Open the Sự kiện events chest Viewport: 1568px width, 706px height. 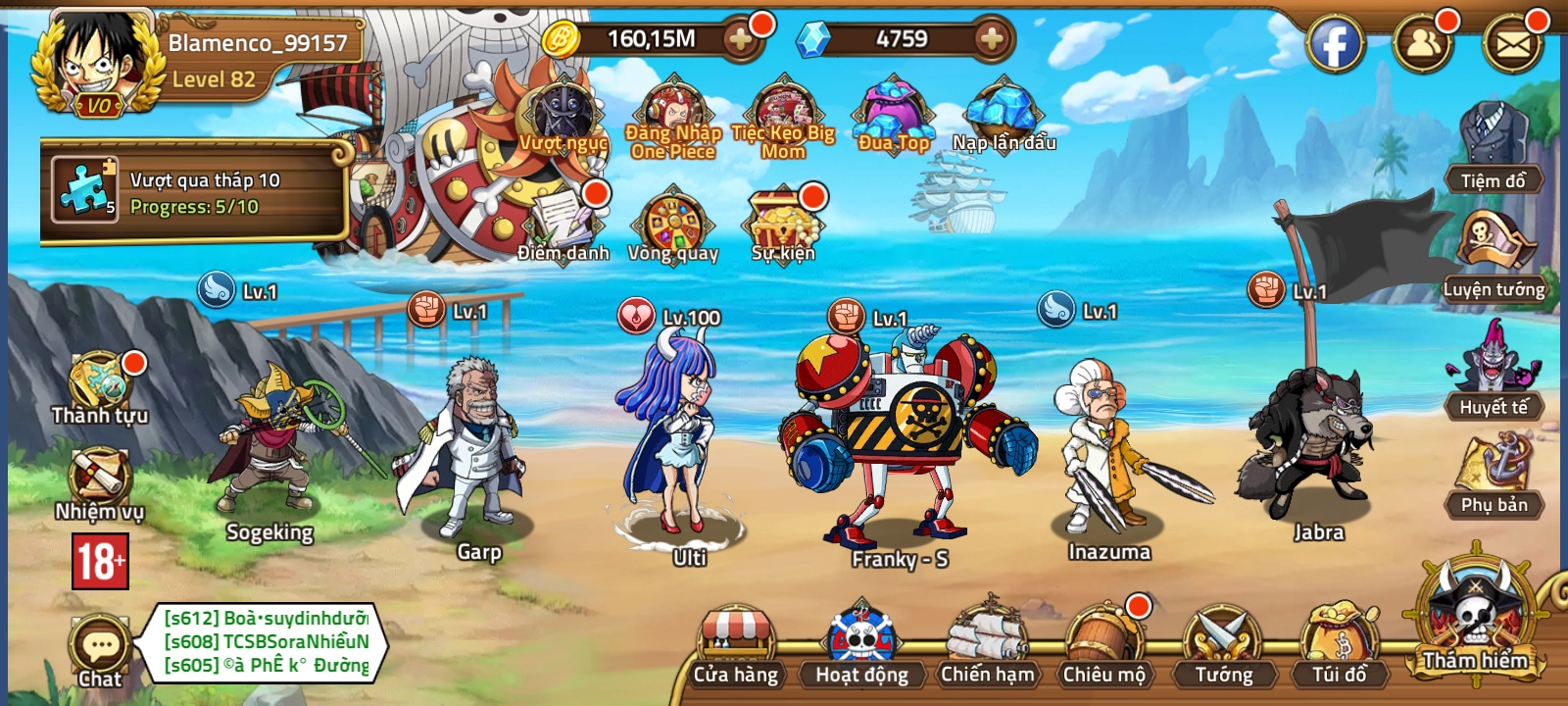pos(781,224)
